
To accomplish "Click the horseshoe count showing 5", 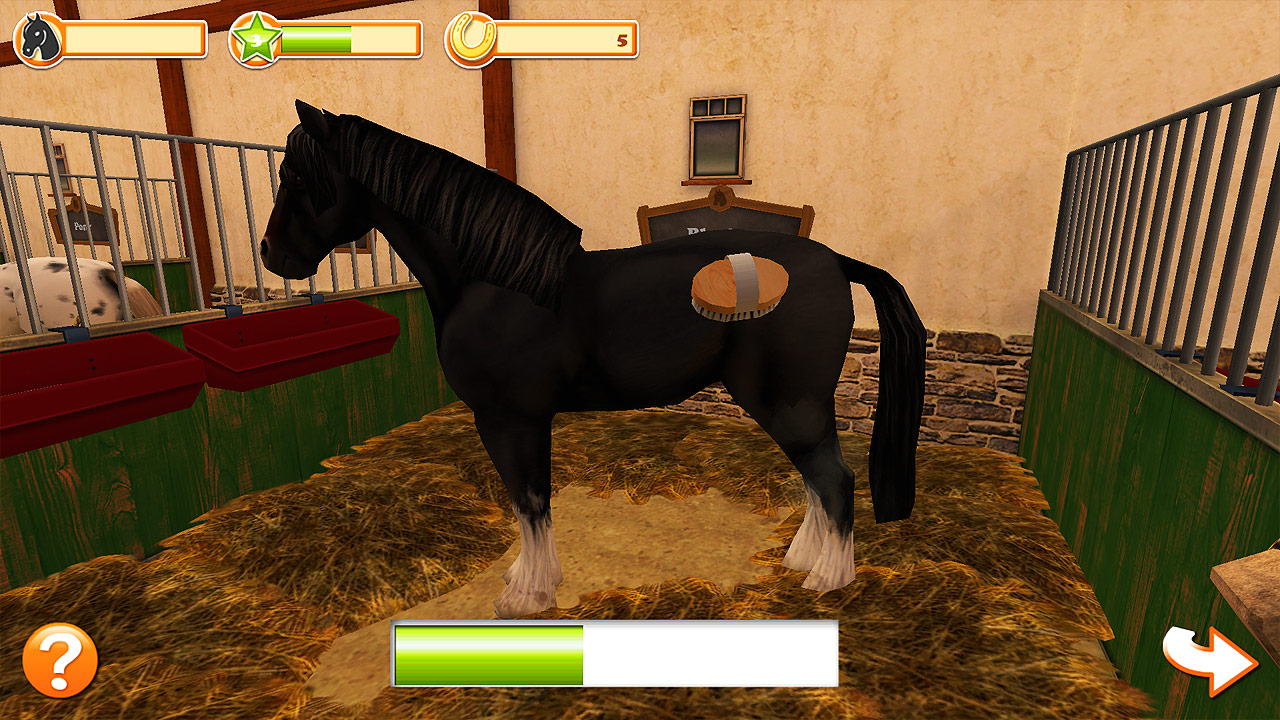I will click(620, 42).
